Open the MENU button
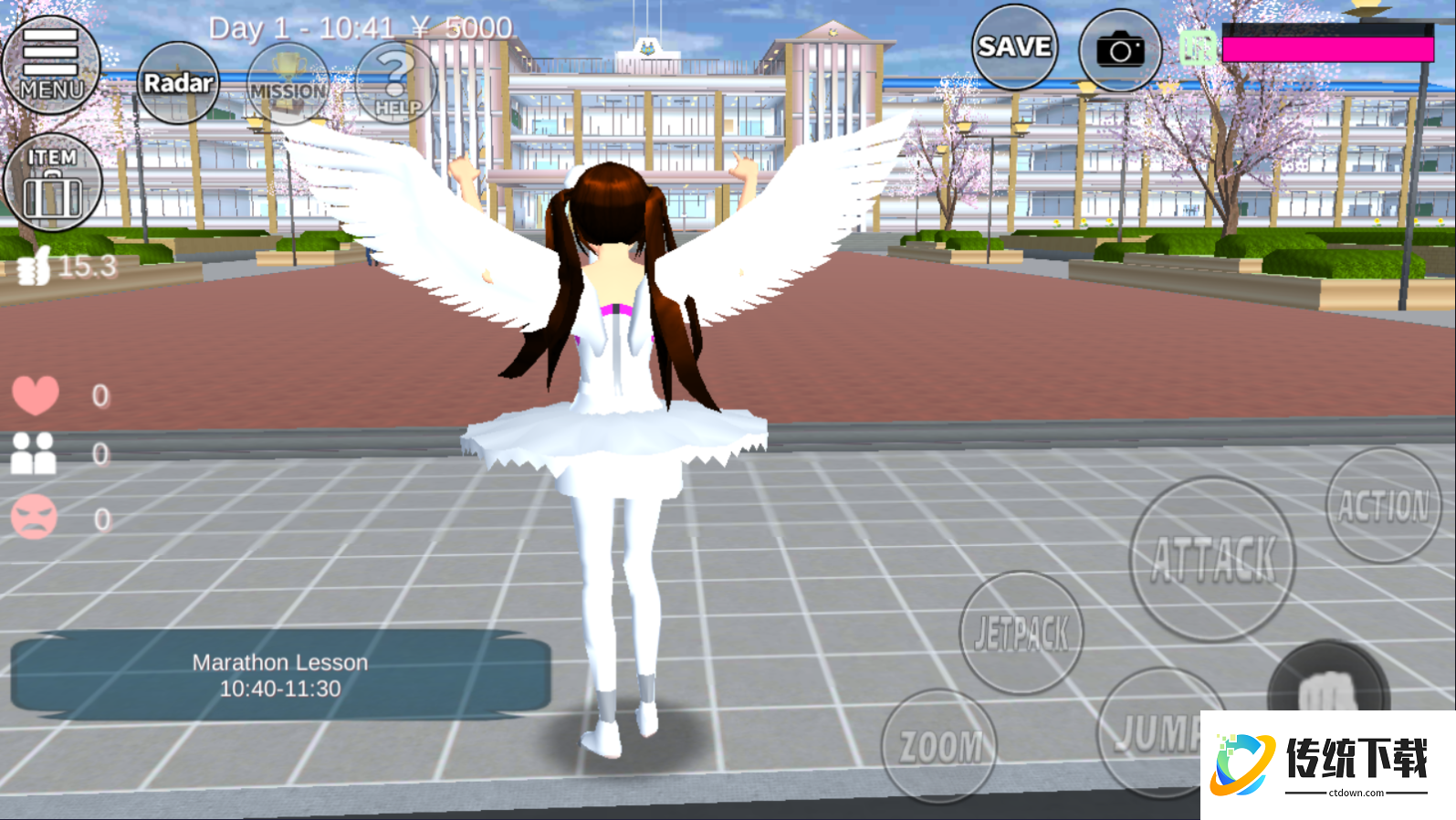The image size is (1456, 820). pos(51,65)
